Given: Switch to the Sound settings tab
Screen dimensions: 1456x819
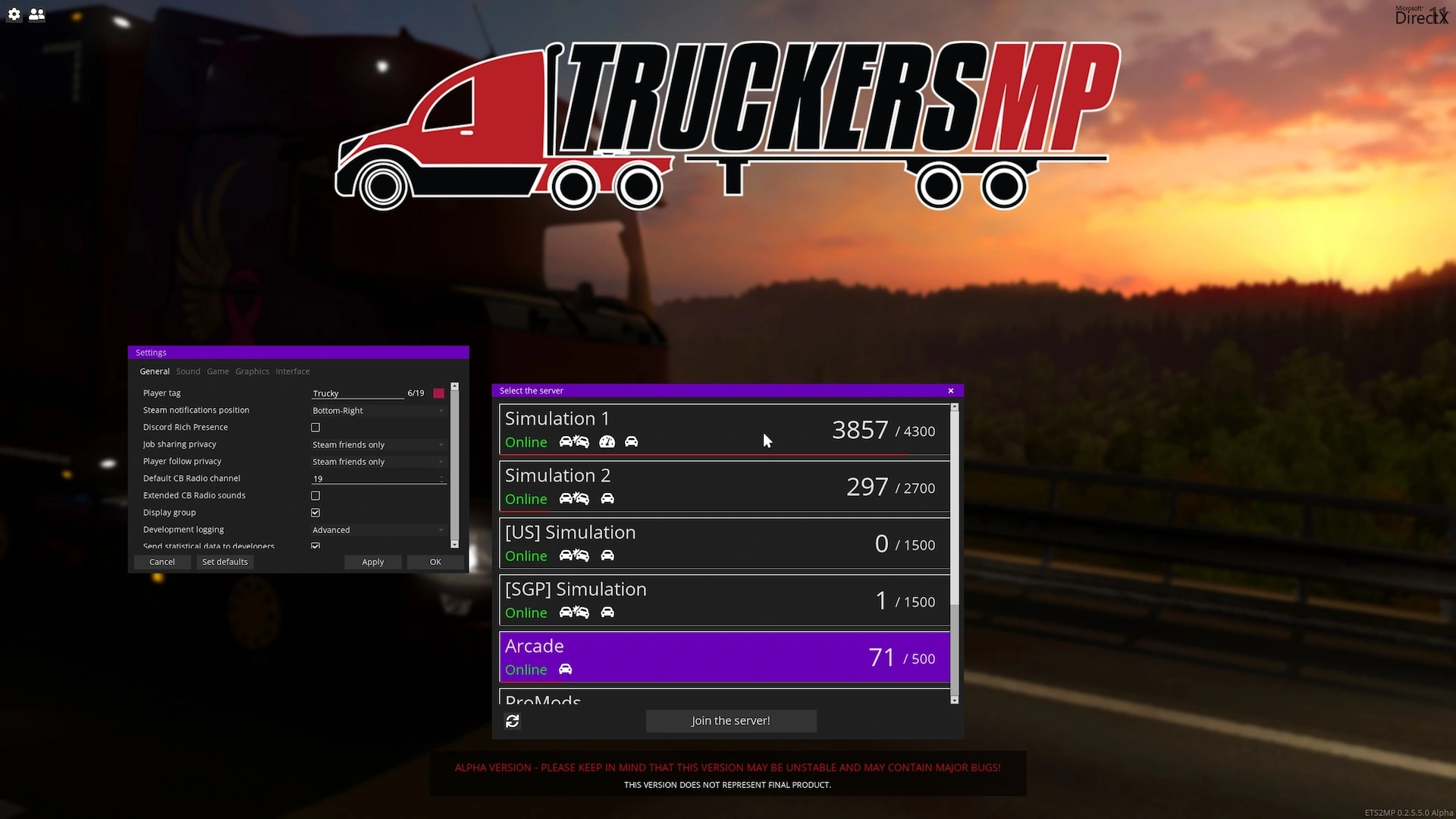Looking at the screenshot, I should coord(188,372).
